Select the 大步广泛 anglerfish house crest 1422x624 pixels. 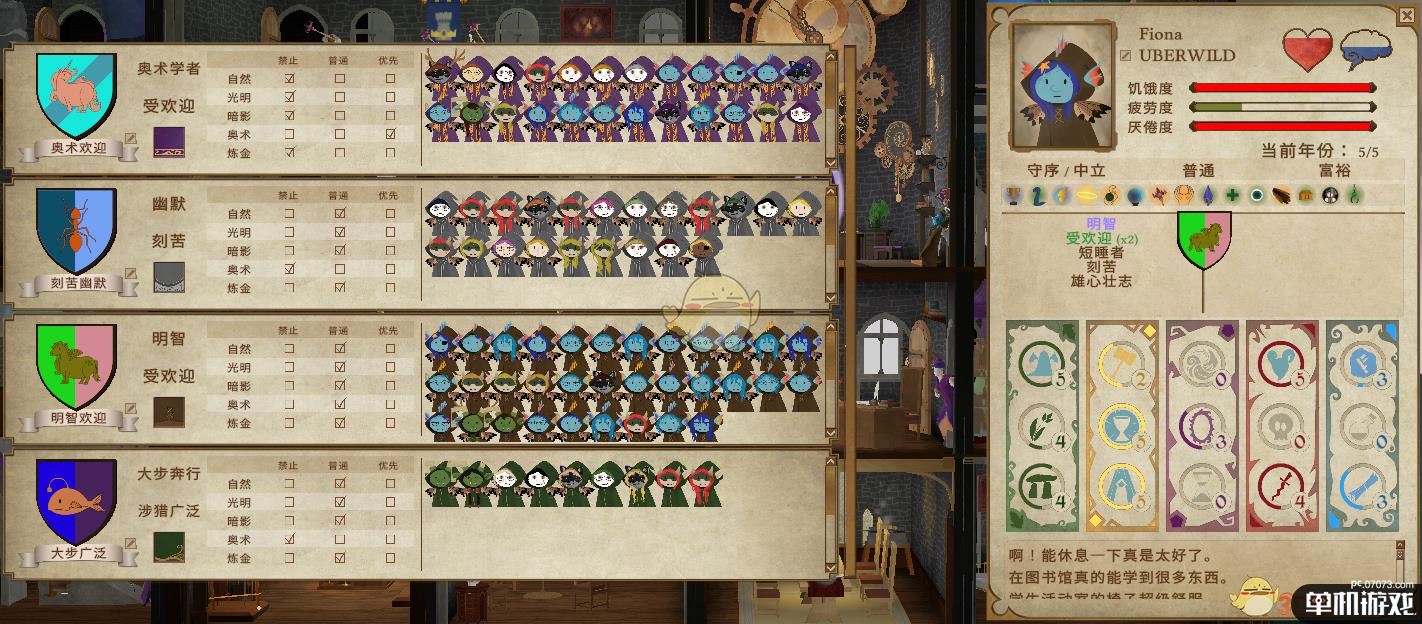coord(77,500)
